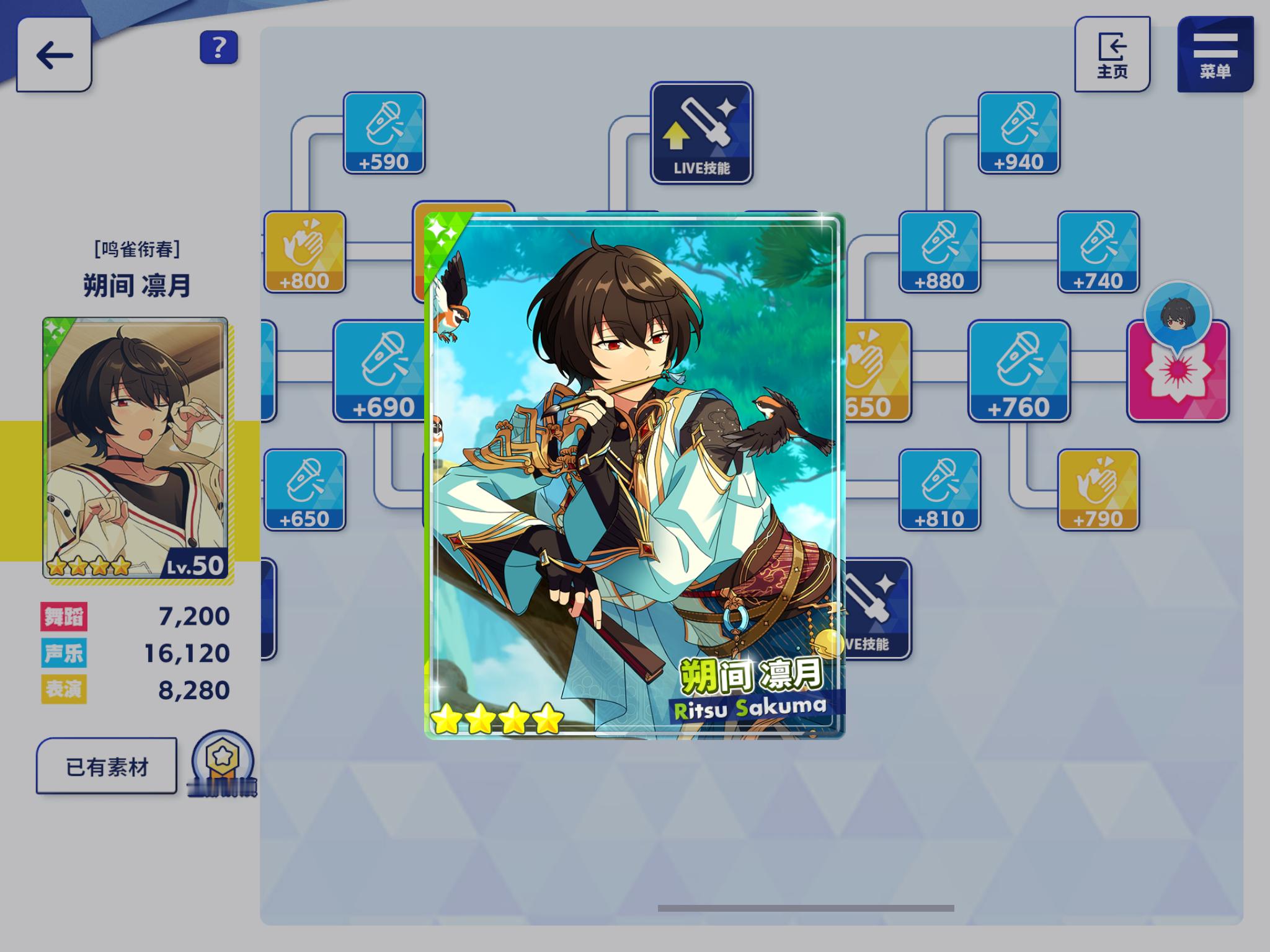Go back with the arrow button
This screenshot has height=952, width=1270.
click(x=55, y=55)
